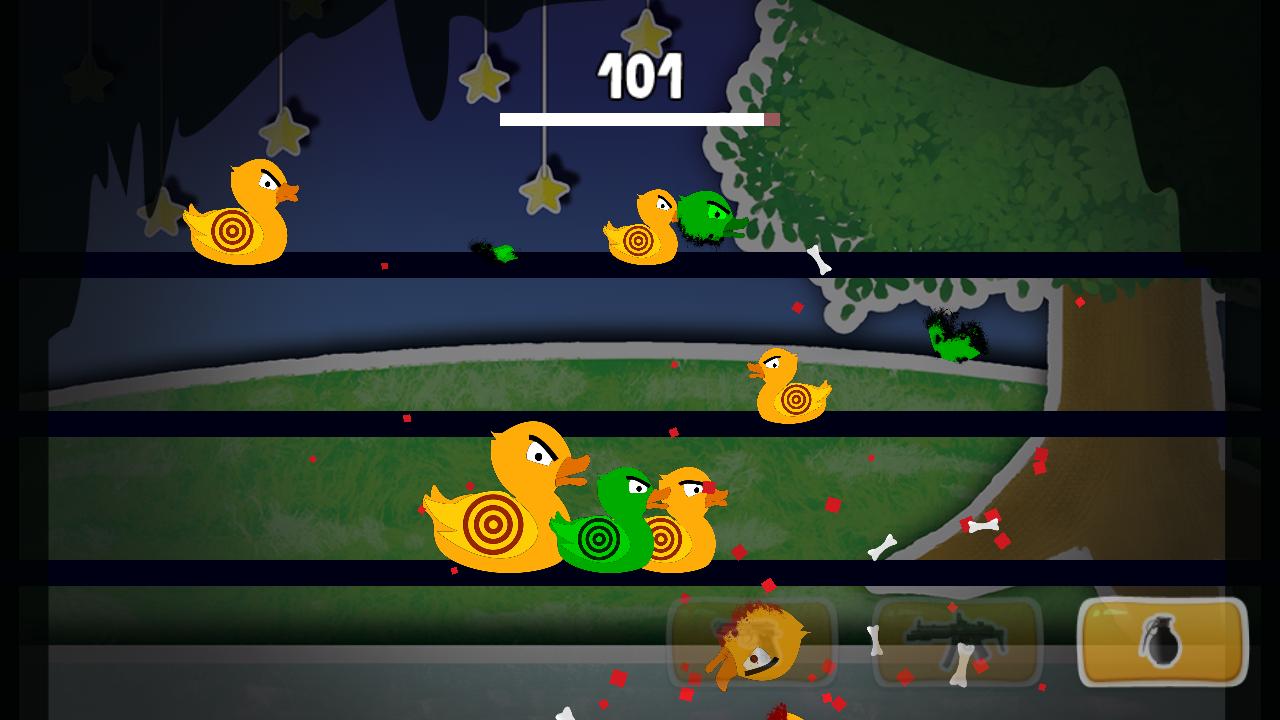Image resolution: width=1280 pixels, height=720 pixels.
Task: Shoot the green zombie duck on the top row
Action: click(705, 215)
